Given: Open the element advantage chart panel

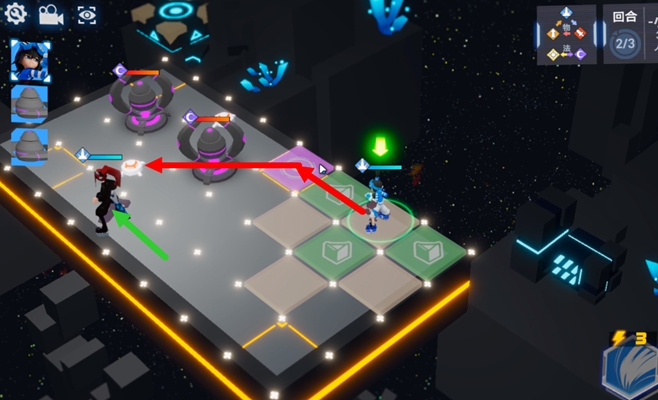Looking at the screenshot, I should [x=567, y=35].
